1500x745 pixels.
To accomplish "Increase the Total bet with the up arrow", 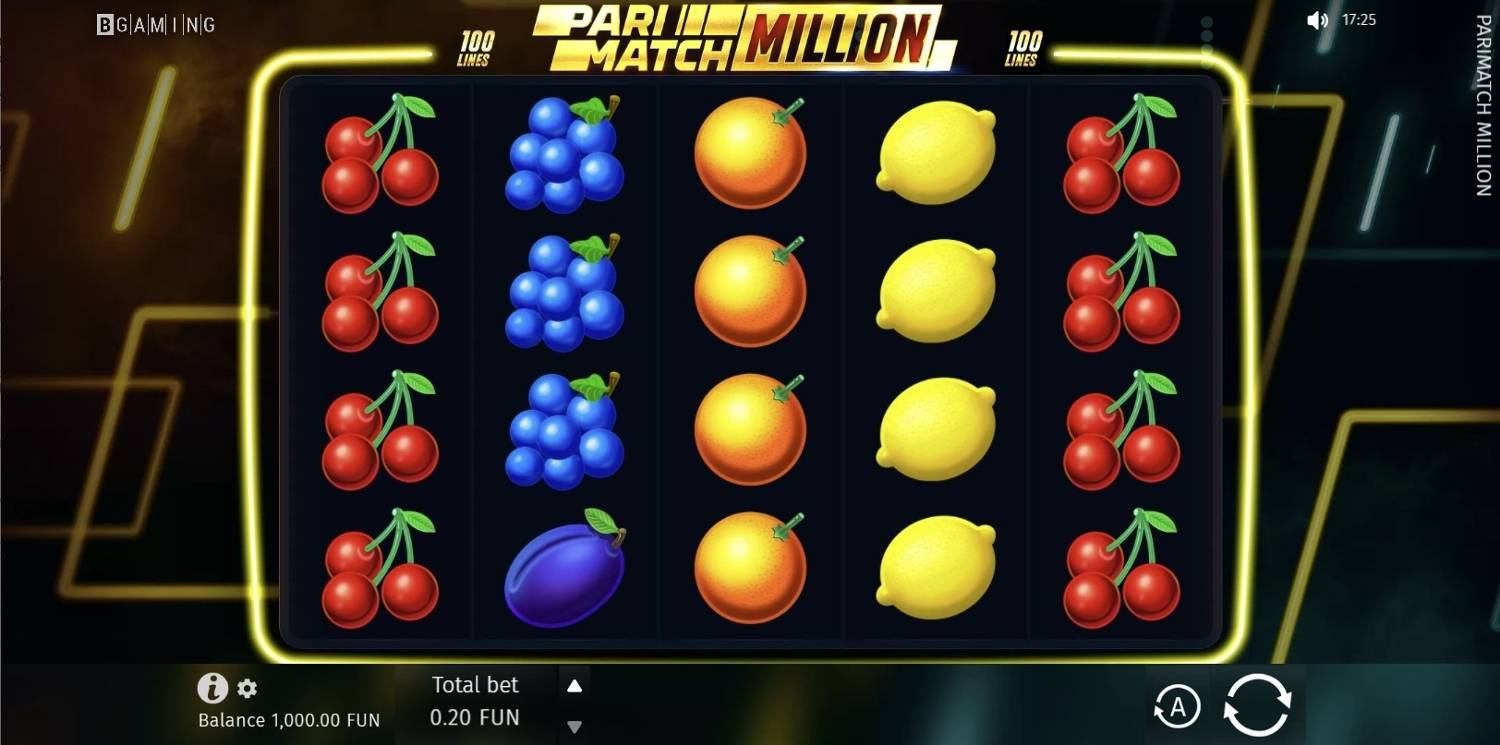I will (574, 685).
